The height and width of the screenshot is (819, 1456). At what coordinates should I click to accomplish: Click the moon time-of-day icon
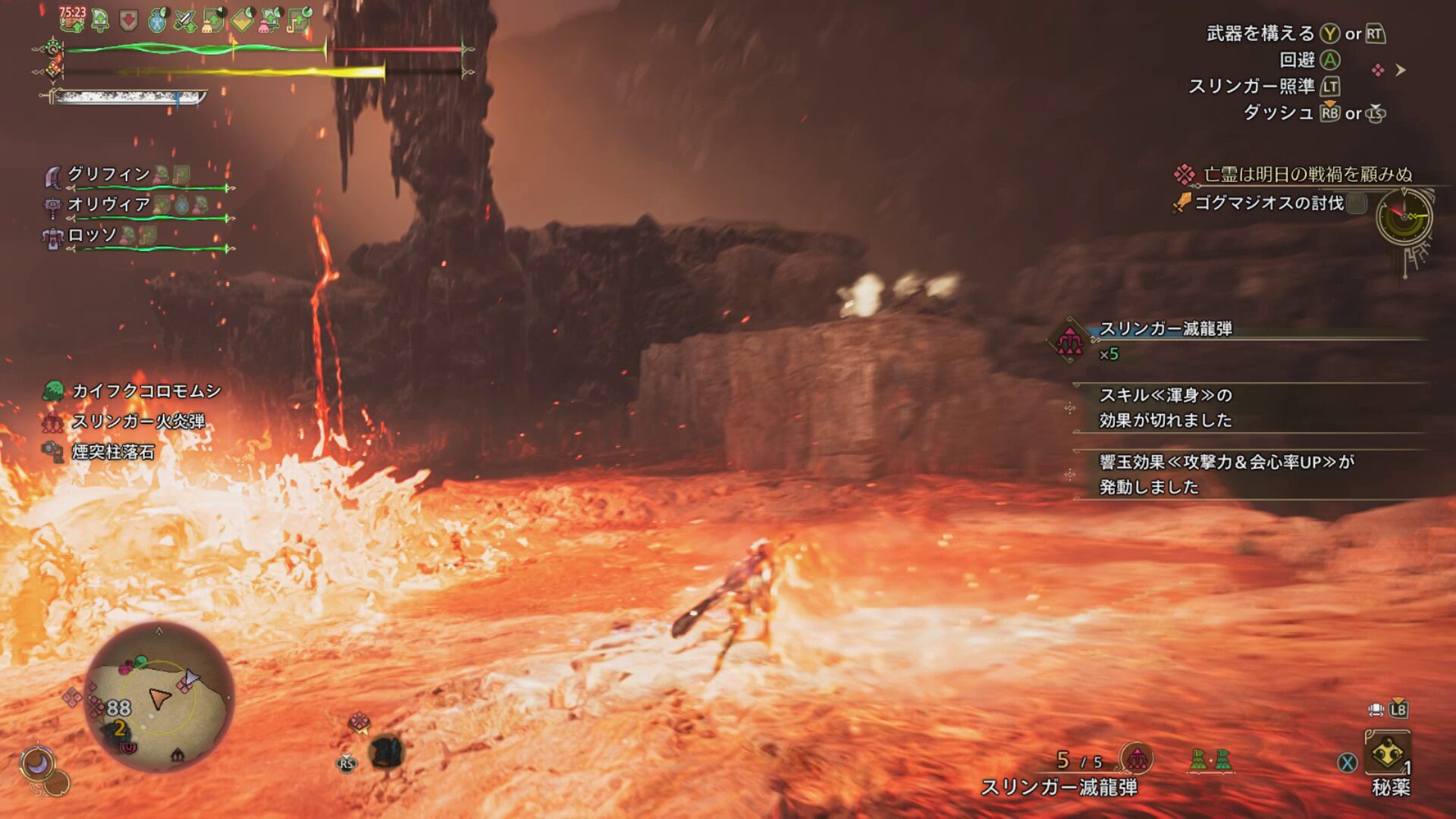[x=36, y=763]
